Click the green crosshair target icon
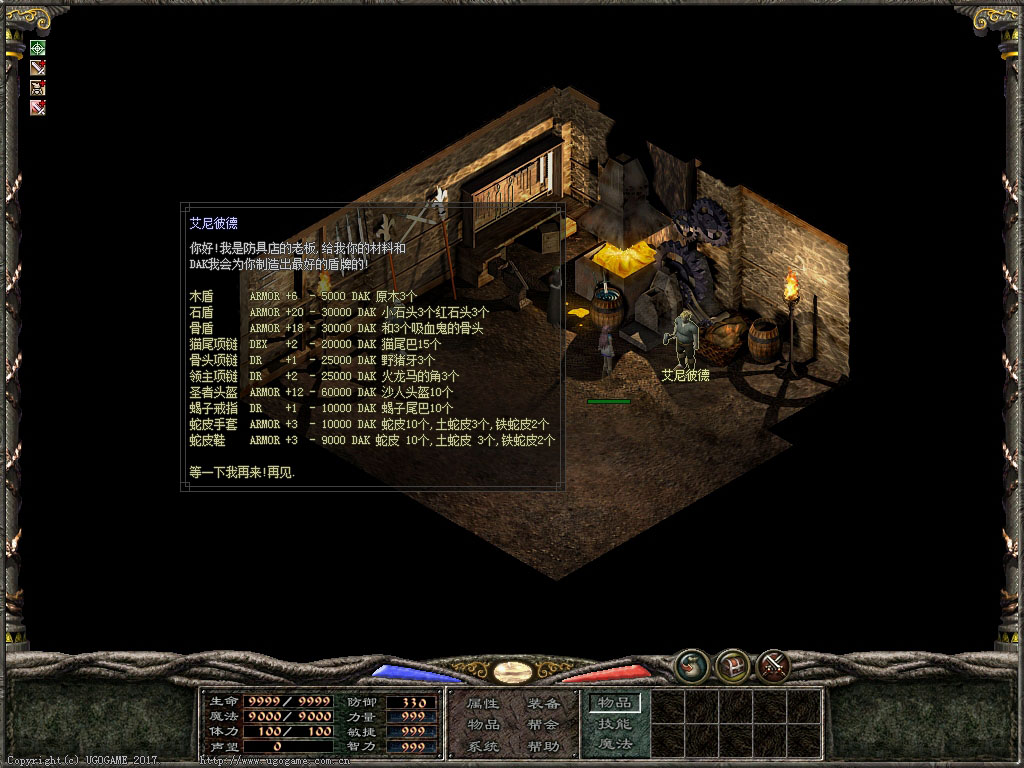The width and height of the screenshot is (1024, 768). pyautogui.click(x=38, y=47)
